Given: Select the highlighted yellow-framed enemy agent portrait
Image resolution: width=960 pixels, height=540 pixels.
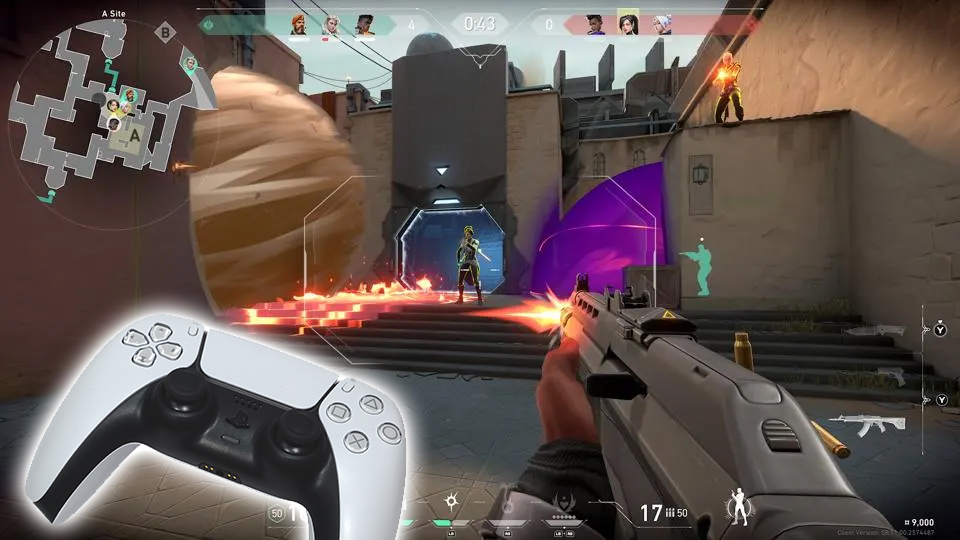Looking at the screenshot, I should click(x=628, y=23).
